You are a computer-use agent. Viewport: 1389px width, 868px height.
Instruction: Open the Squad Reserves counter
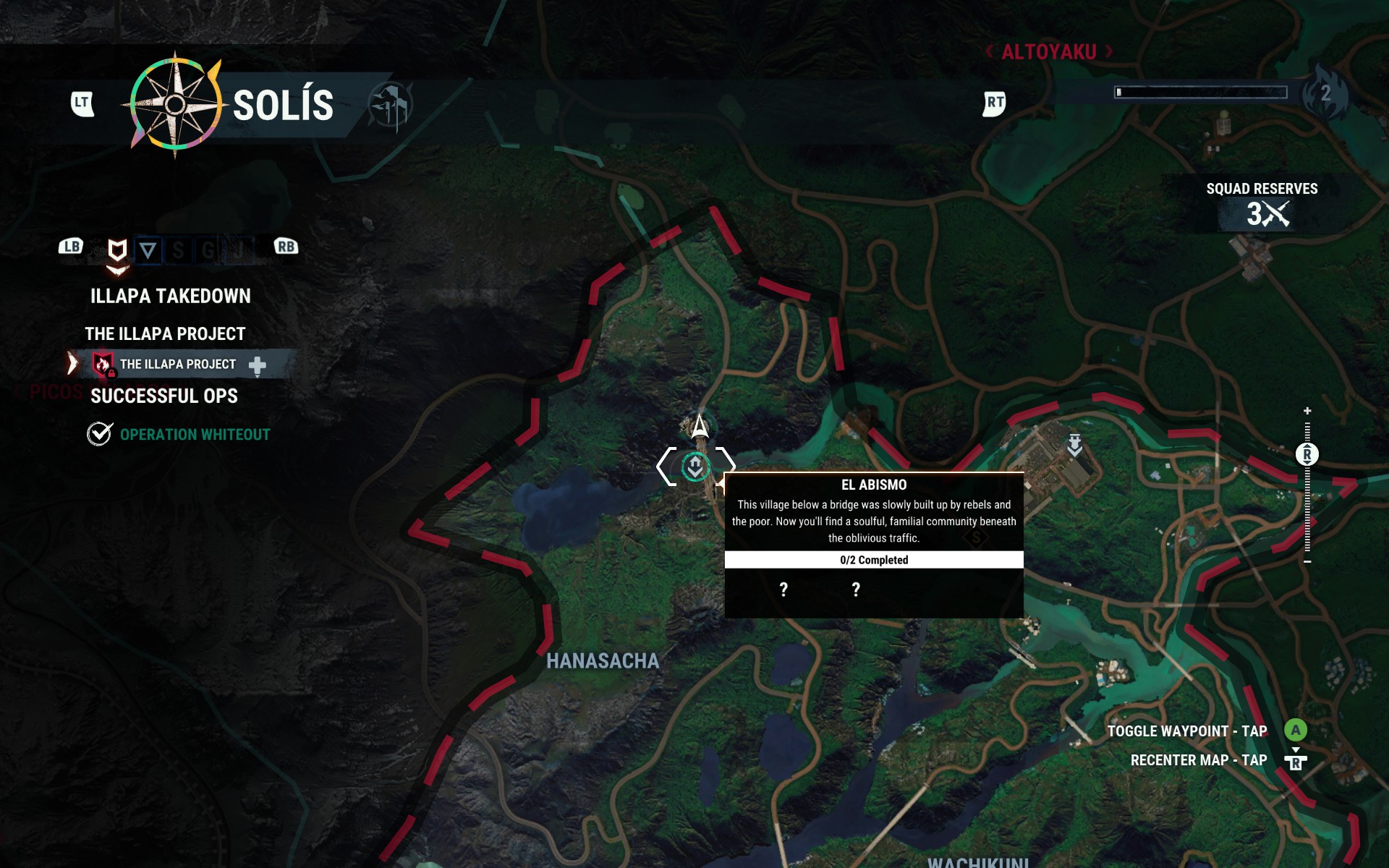(1262, 203)
